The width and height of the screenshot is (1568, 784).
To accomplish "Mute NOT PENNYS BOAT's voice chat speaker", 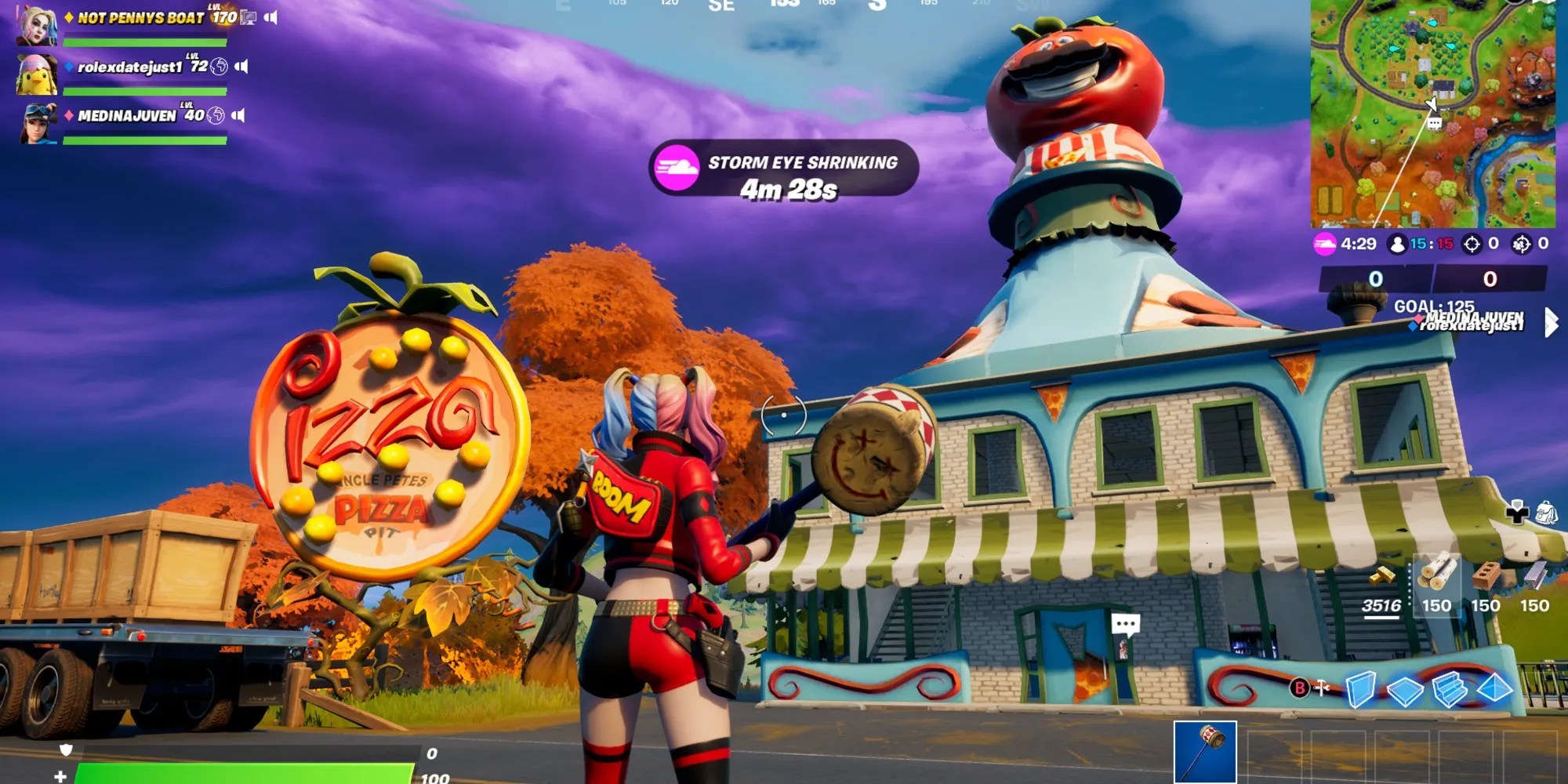I will pyautogui.click(x=271, y=17).
